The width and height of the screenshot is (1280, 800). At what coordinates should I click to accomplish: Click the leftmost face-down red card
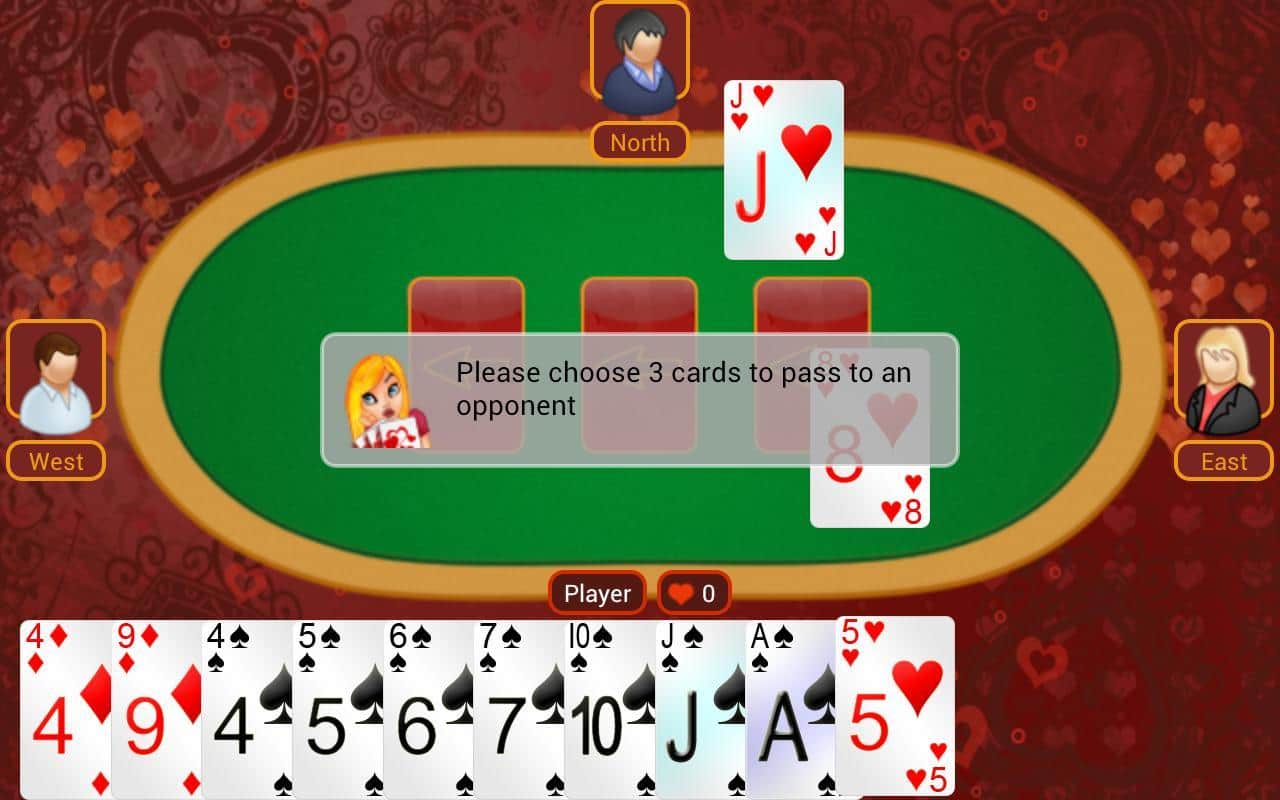[x=465, y=310]
